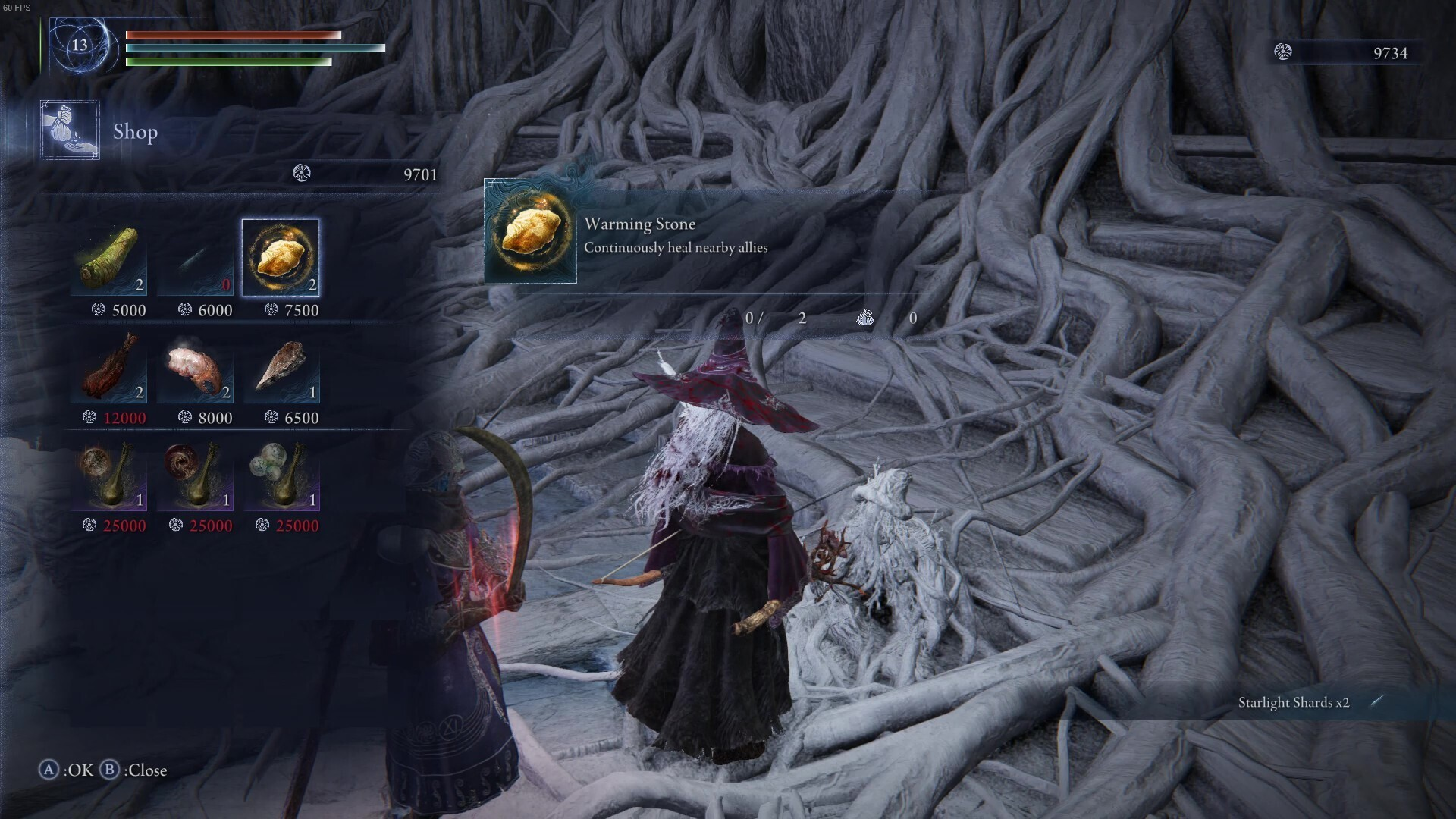Choose the flask with three pale bubbles
Image resolution: width=1456 pixels, height=819 pixels.
coord(281,474)
